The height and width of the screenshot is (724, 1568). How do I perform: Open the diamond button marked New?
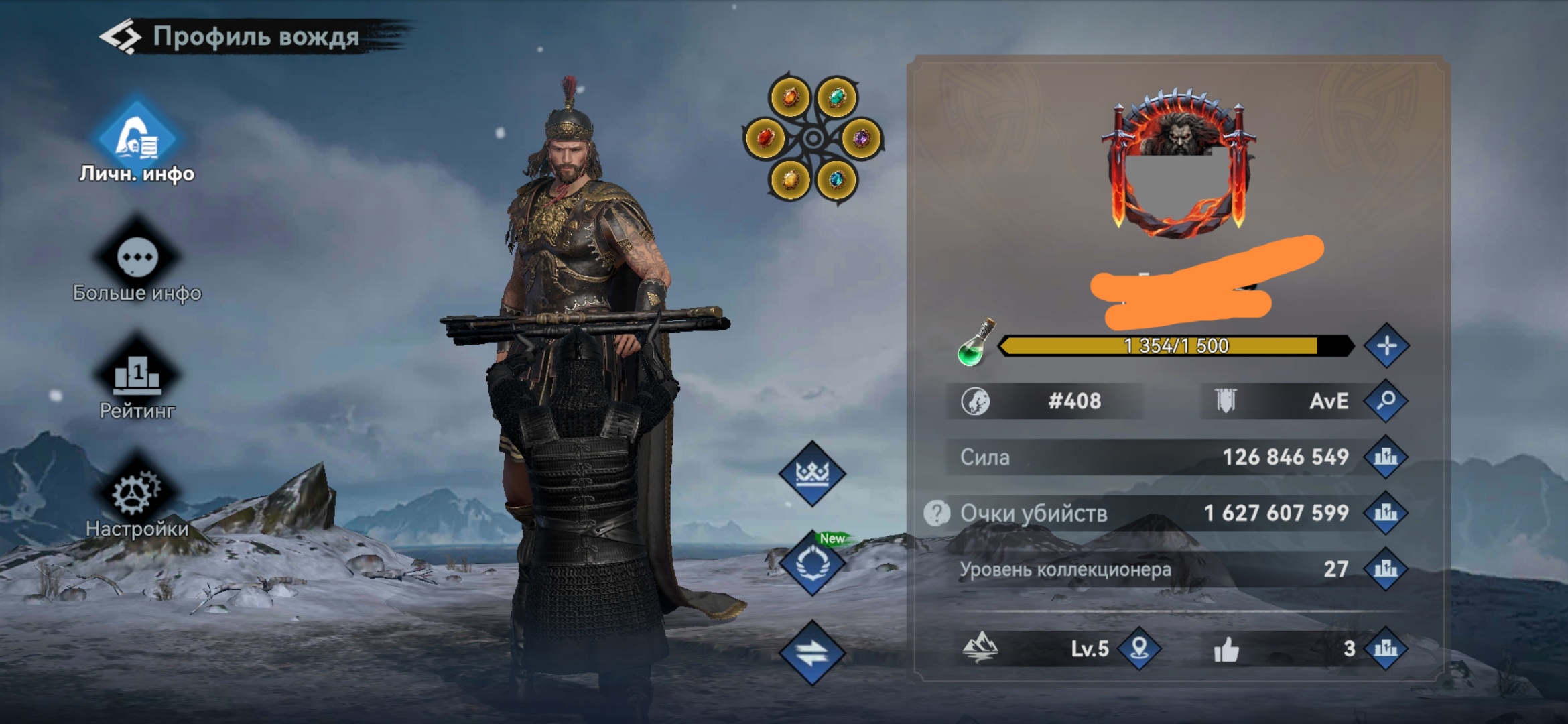pos(812,564)
